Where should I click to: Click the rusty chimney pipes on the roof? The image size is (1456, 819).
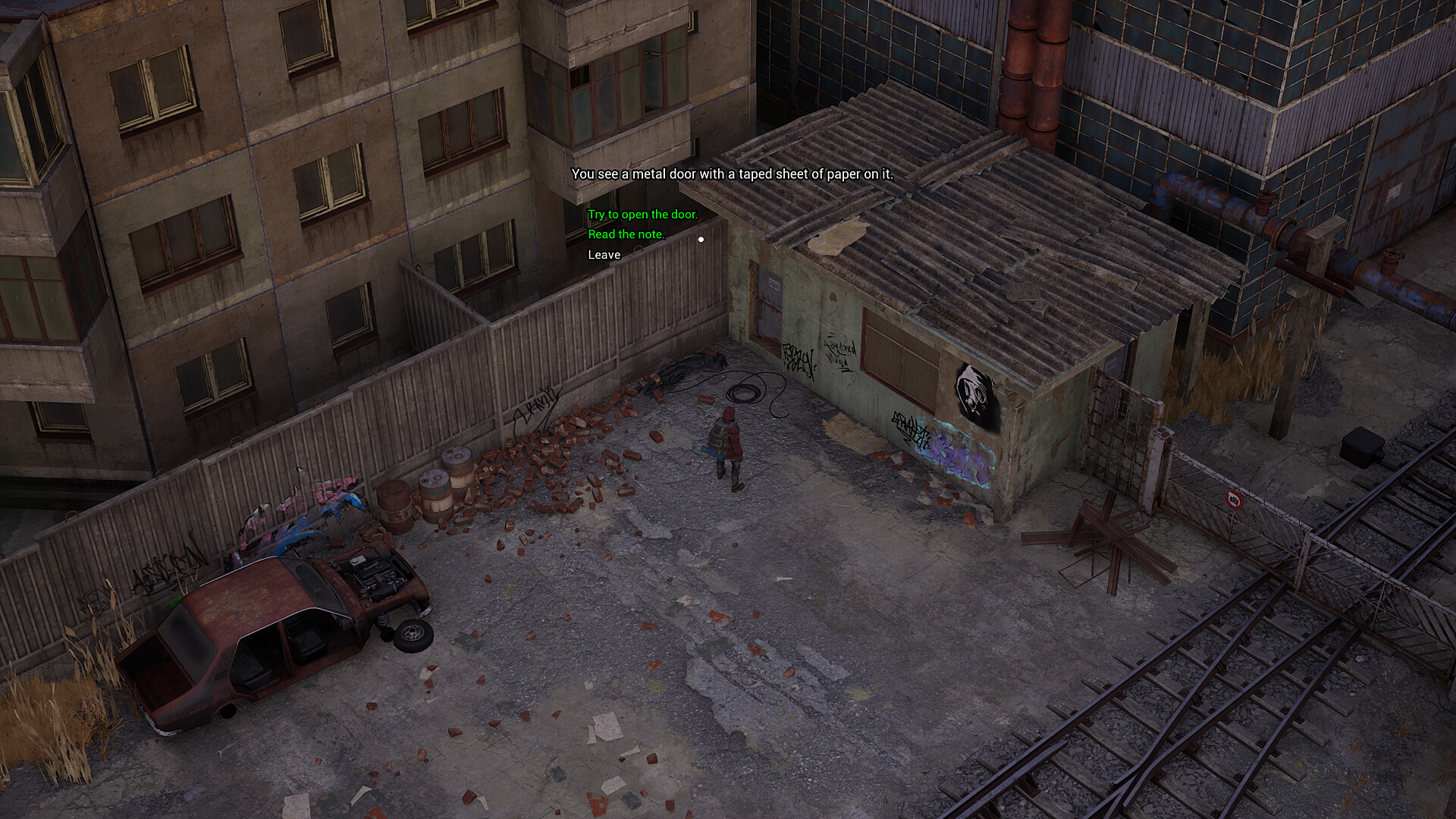point(1031,68)
